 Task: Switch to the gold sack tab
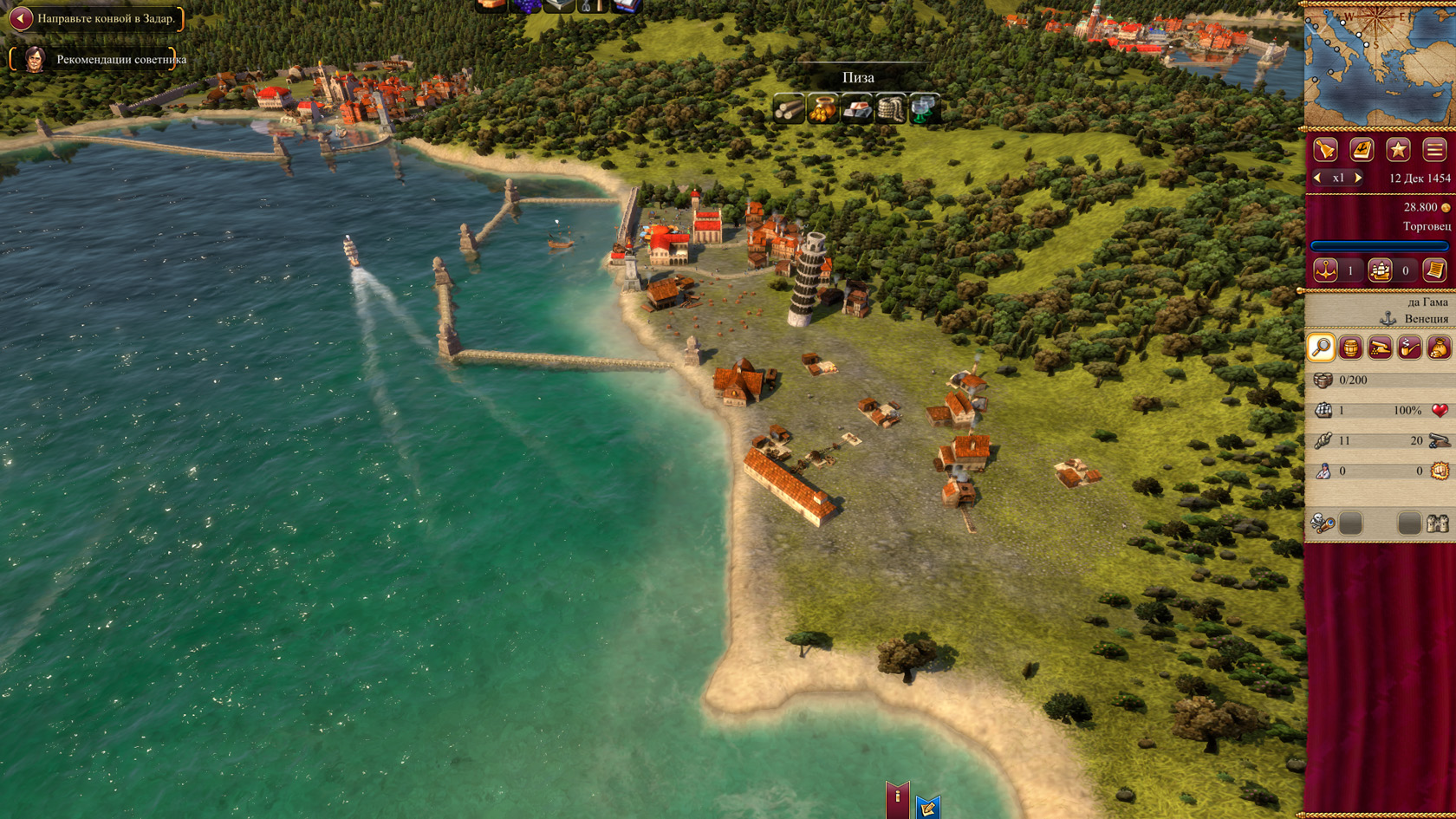tap(1439, 348)
